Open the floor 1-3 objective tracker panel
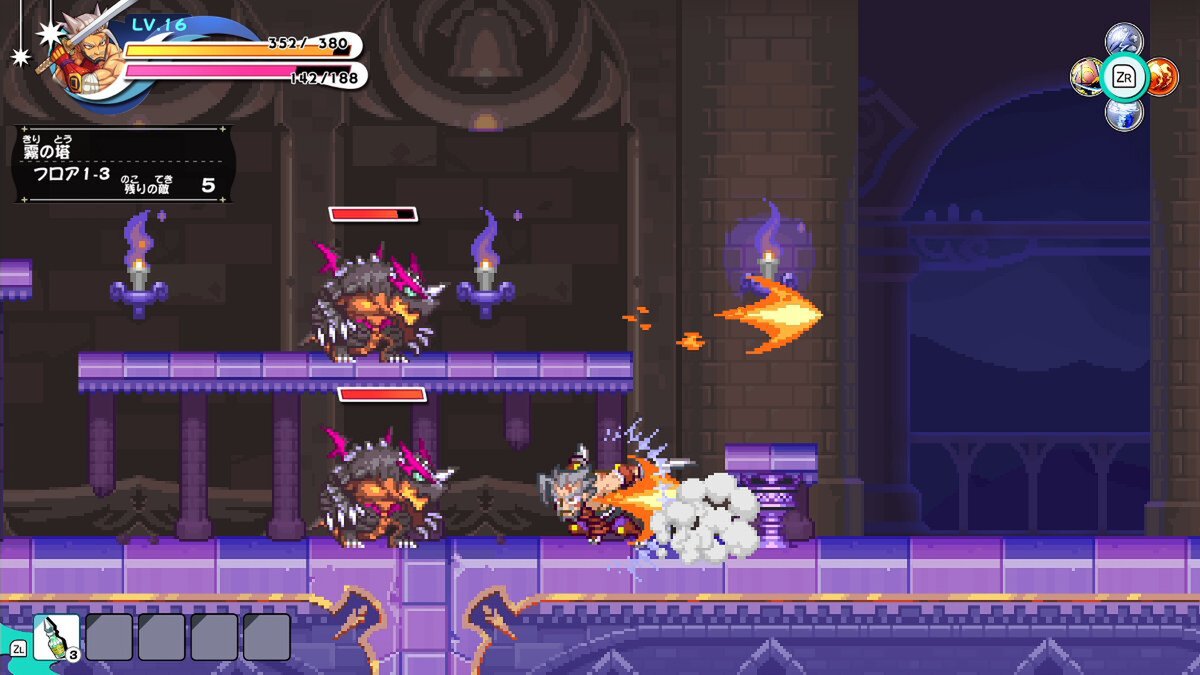 click(124, 164)
